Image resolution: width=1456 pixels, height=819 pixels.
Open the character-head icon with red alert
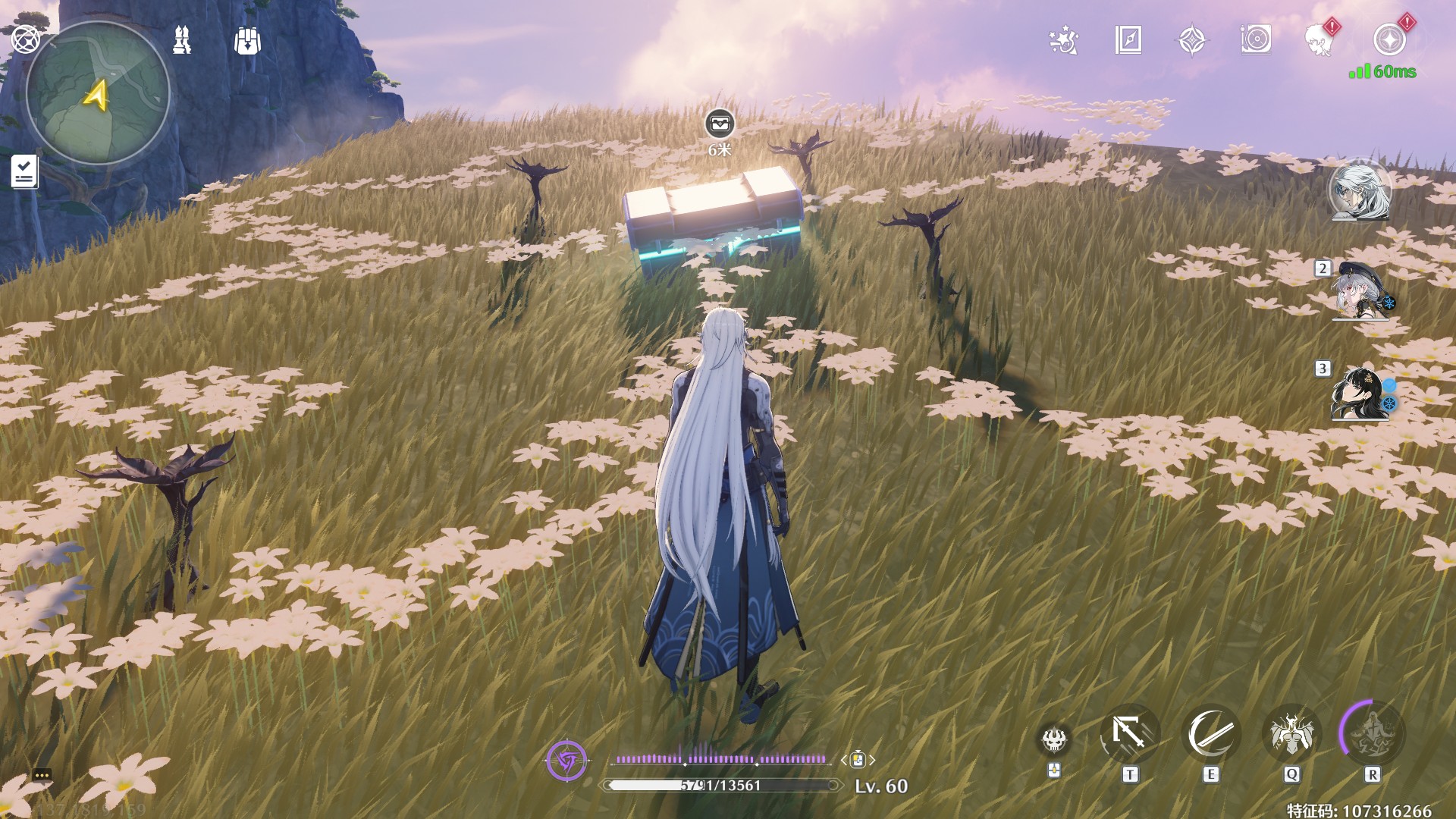[x=1320, y=40]
